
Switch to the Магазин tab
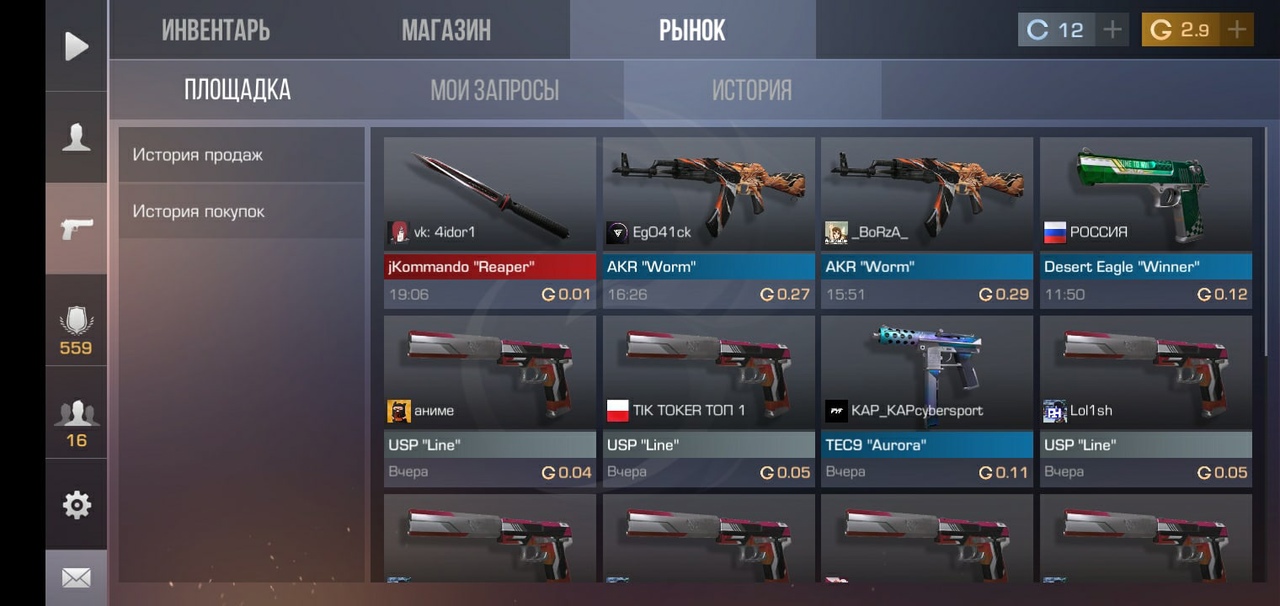coord(446,30)
